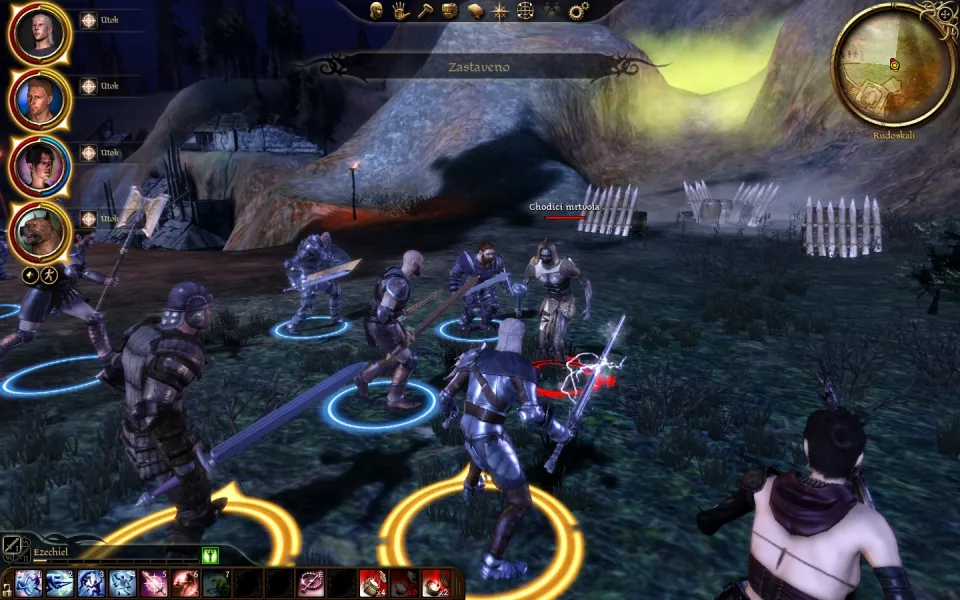Use the red potion with x2 count
The image size is (960, 600).
point(435,584)
